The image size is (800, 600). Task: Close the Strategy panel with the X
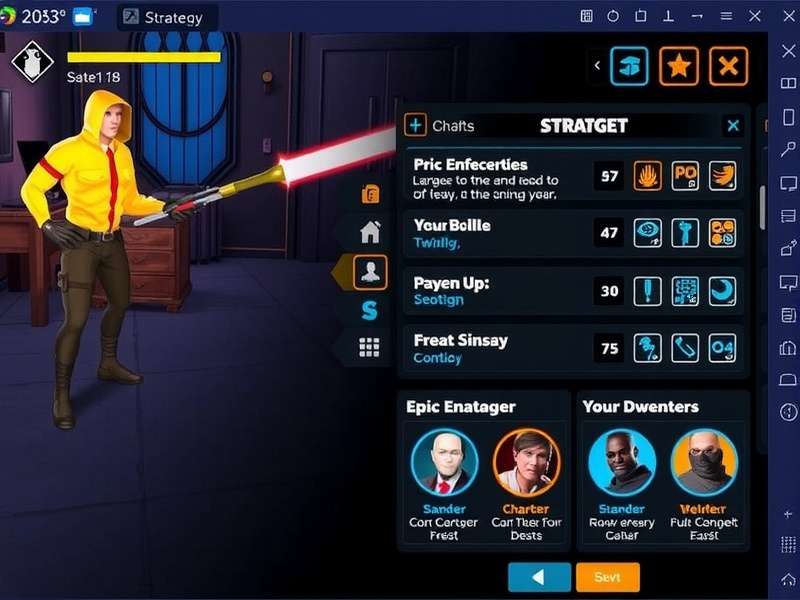pos(733,125)
